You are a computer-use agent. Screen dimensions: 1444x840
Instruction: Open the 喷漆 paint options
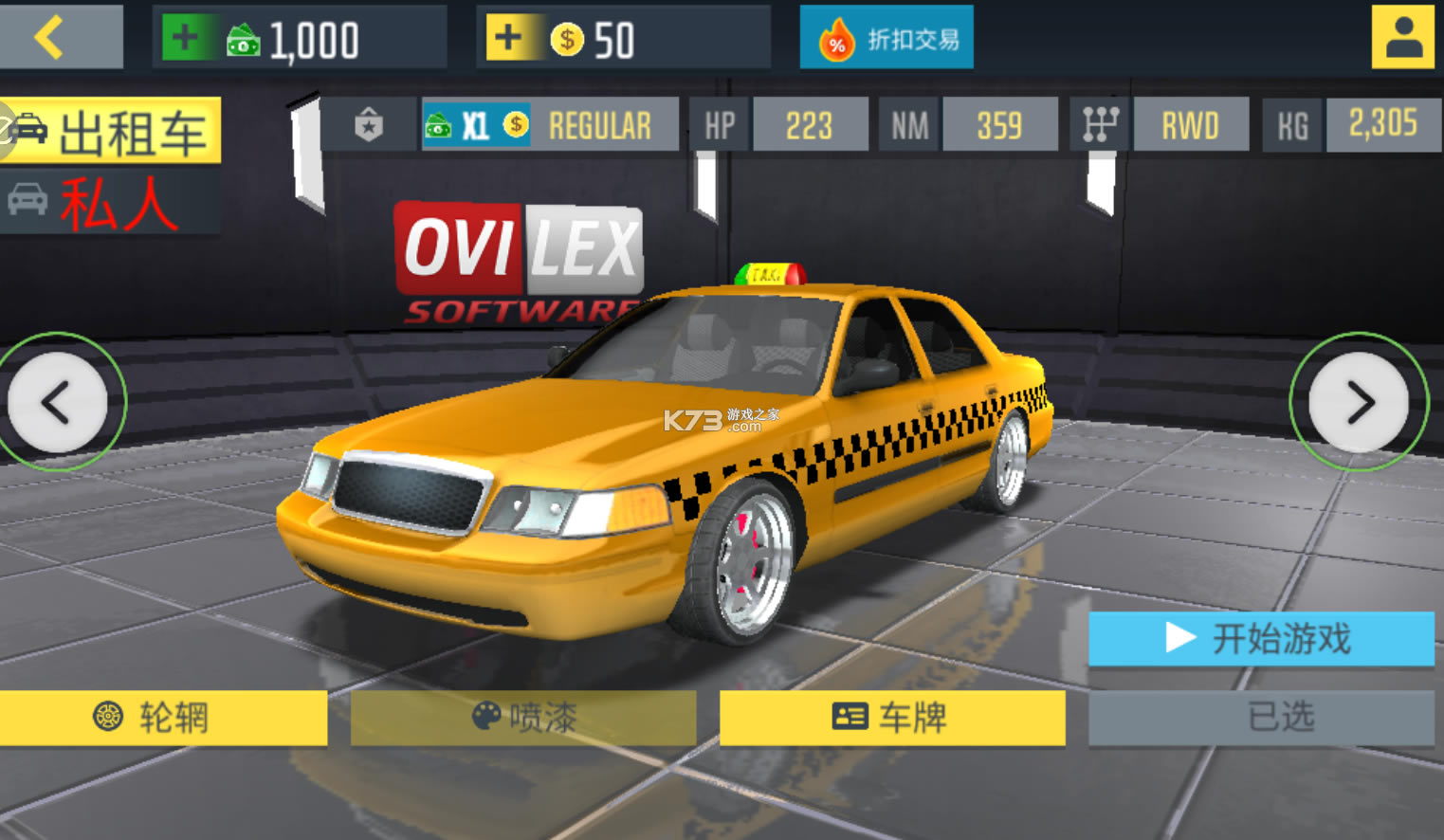(x=523, y=718)
